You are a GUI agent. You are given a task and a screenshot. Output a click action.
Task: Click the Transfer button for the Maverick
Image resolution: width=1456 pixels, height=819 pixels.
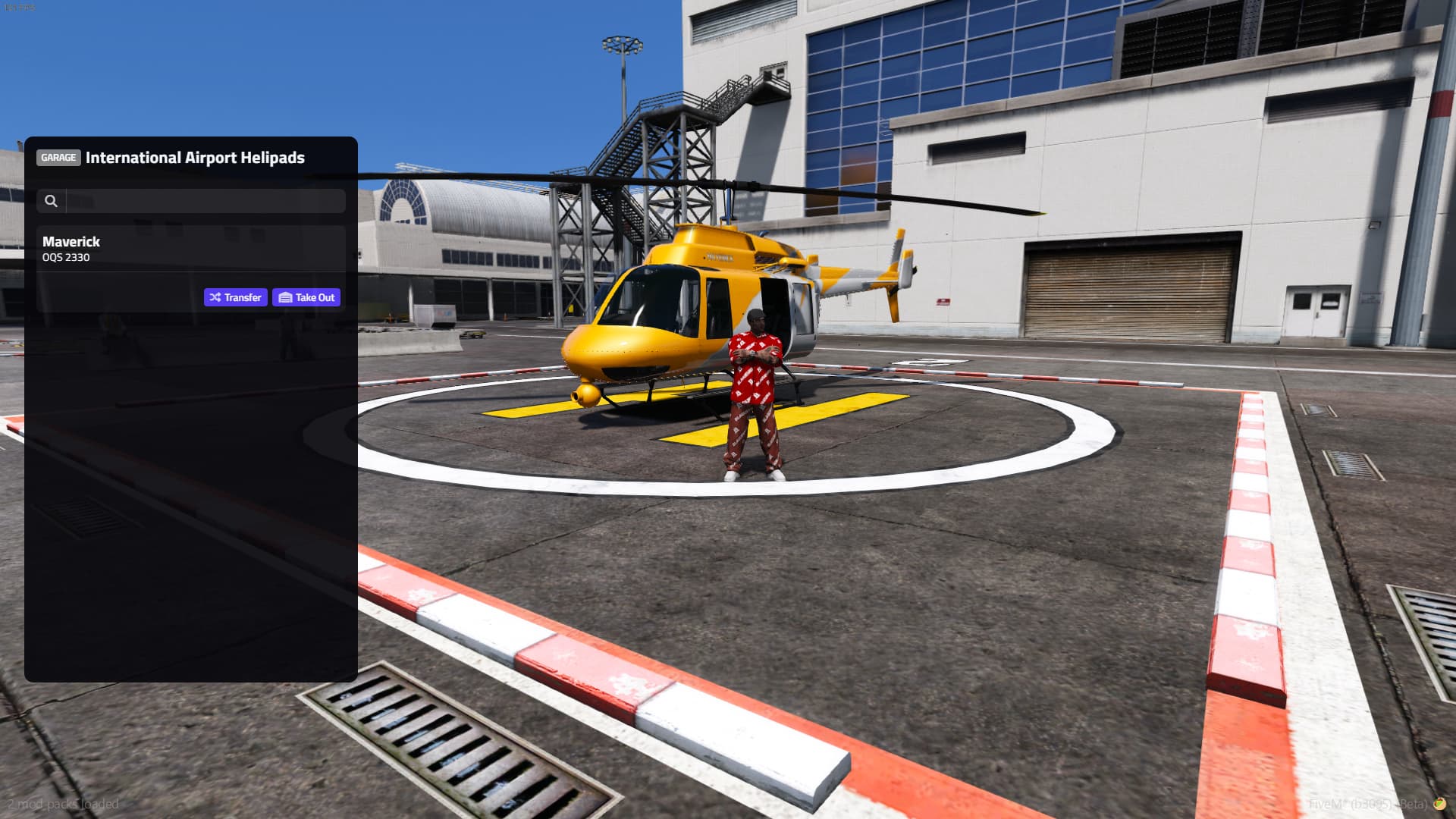coord(235,297)
